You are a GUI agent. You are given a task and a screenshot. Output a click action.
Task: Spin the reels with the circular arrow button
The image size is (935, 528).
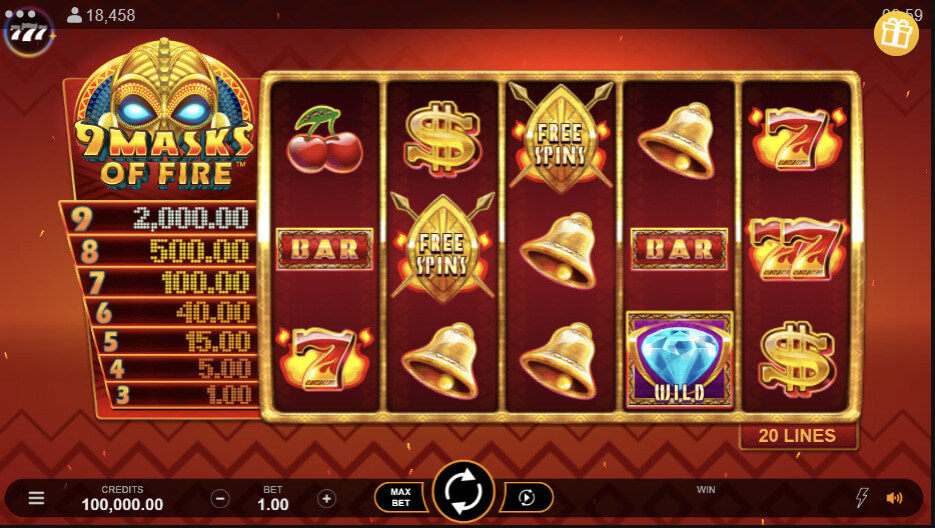coord(464,492)
